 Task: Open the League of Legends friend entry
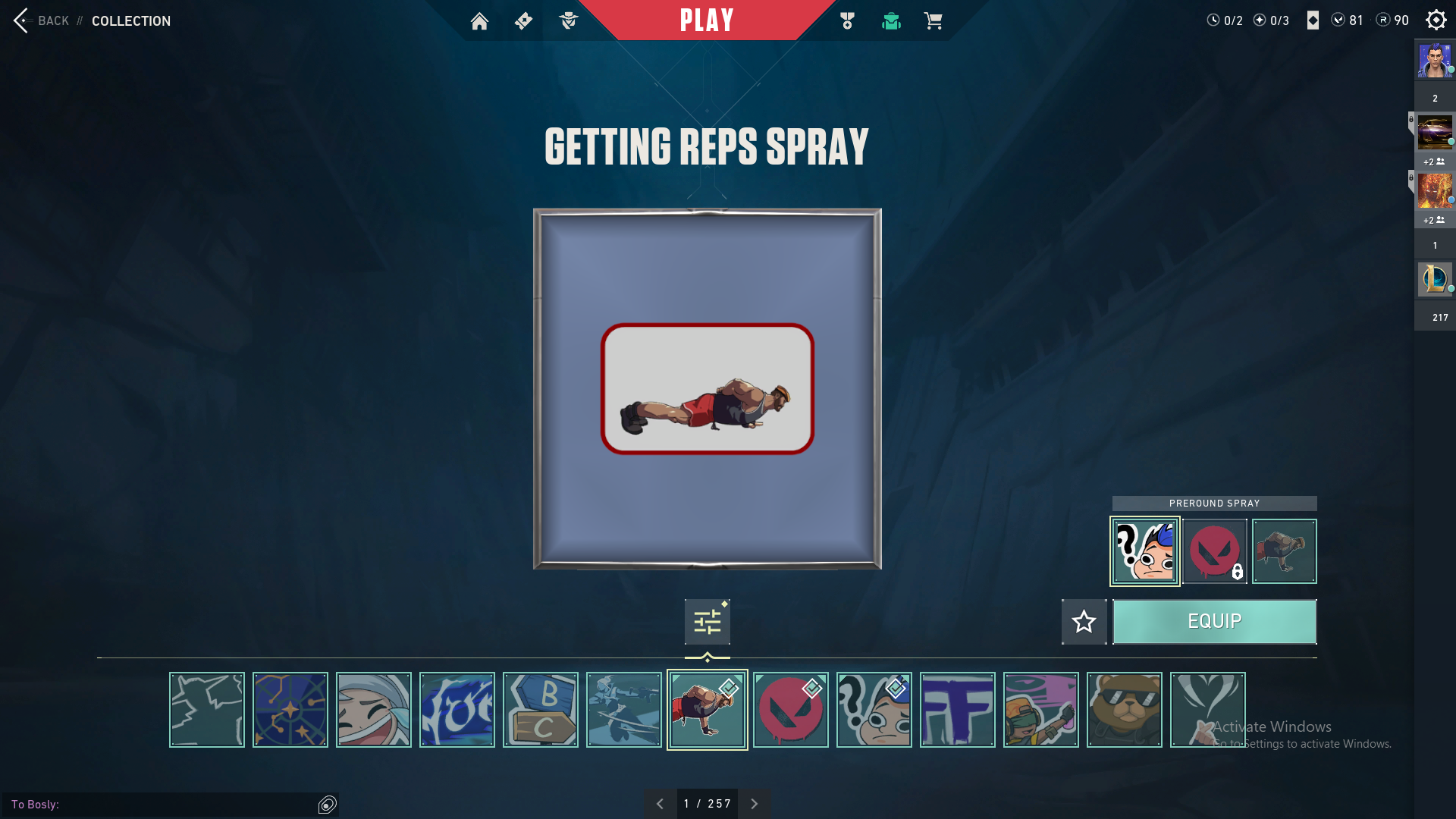pos(1434,278)
